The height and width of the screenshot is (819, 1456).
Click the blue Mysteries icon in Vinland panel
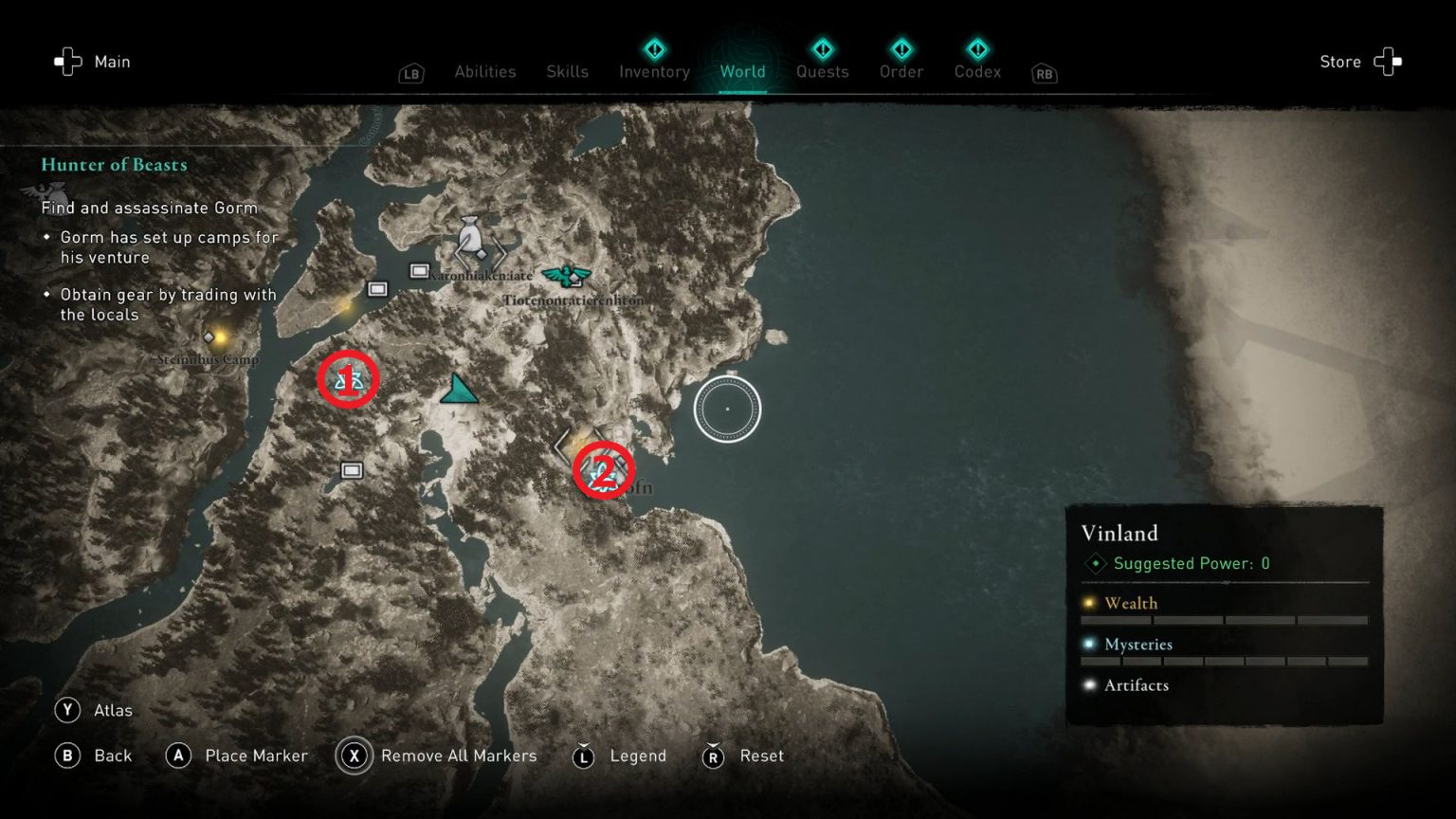(x=1088, y=645)
